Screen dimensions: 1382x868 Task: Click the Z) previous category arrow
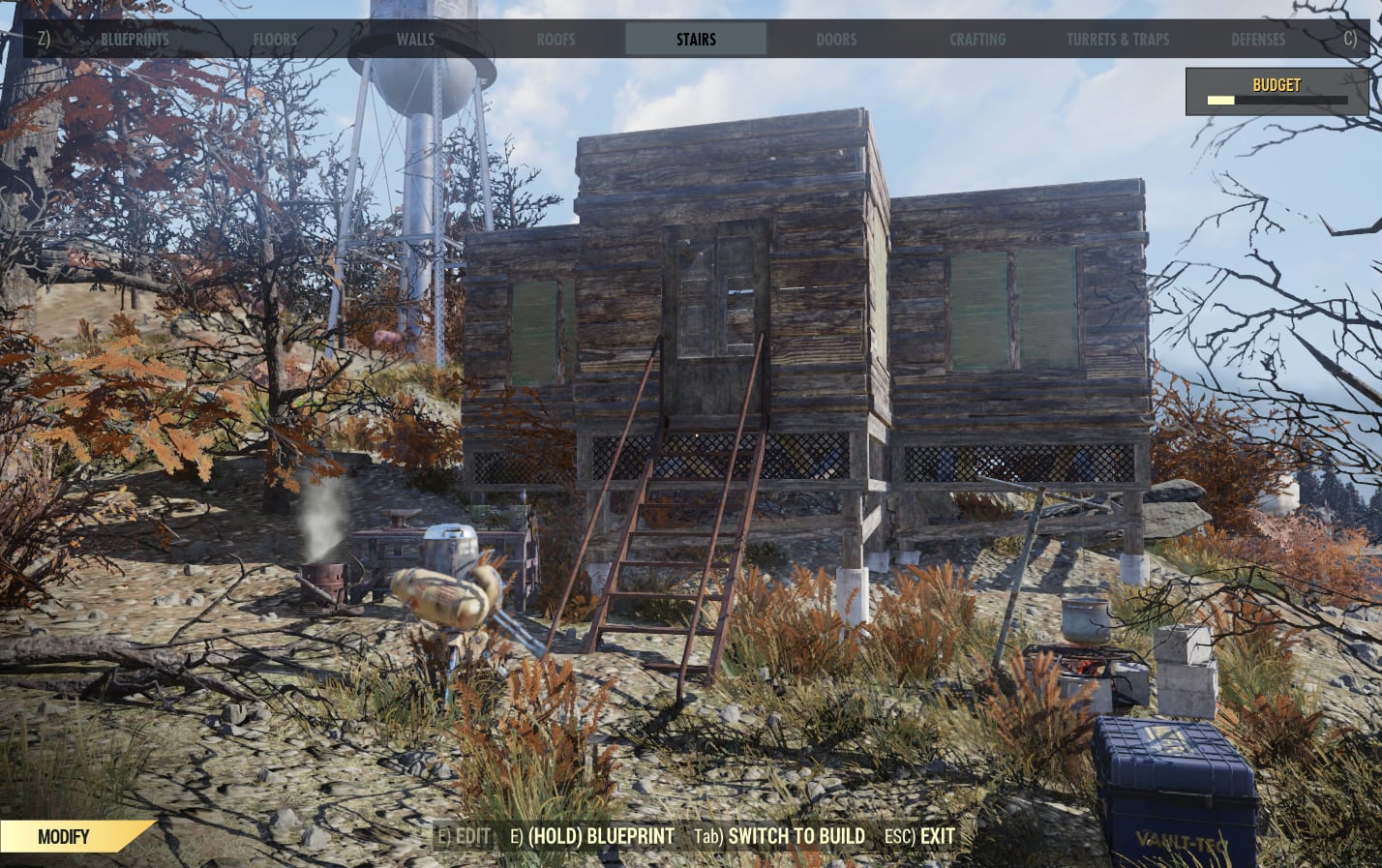43,40
